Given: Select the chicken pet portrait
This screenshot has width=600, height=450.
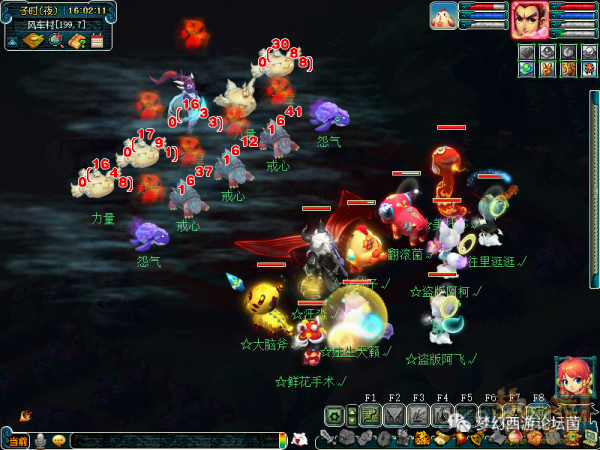Looking at the screenshot, I should pos(444,16).
